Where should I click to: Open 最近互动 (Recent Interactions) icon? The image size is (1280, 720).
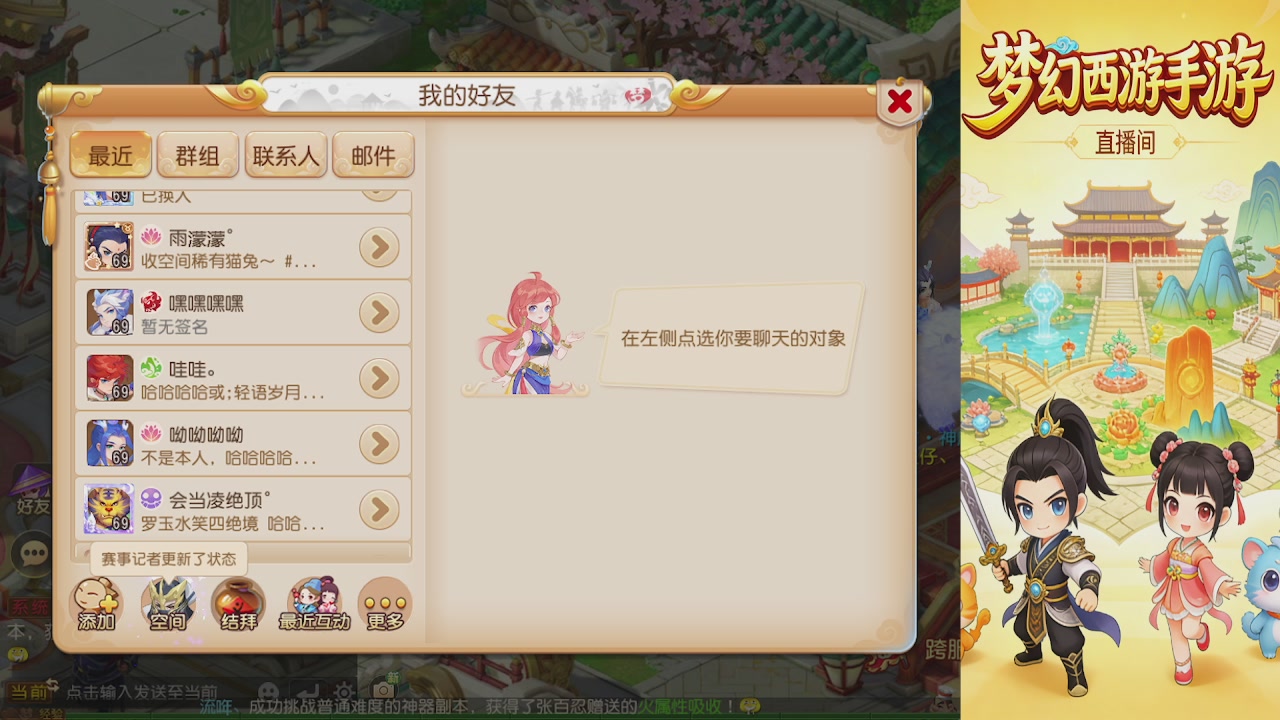(x=313, y=603)
